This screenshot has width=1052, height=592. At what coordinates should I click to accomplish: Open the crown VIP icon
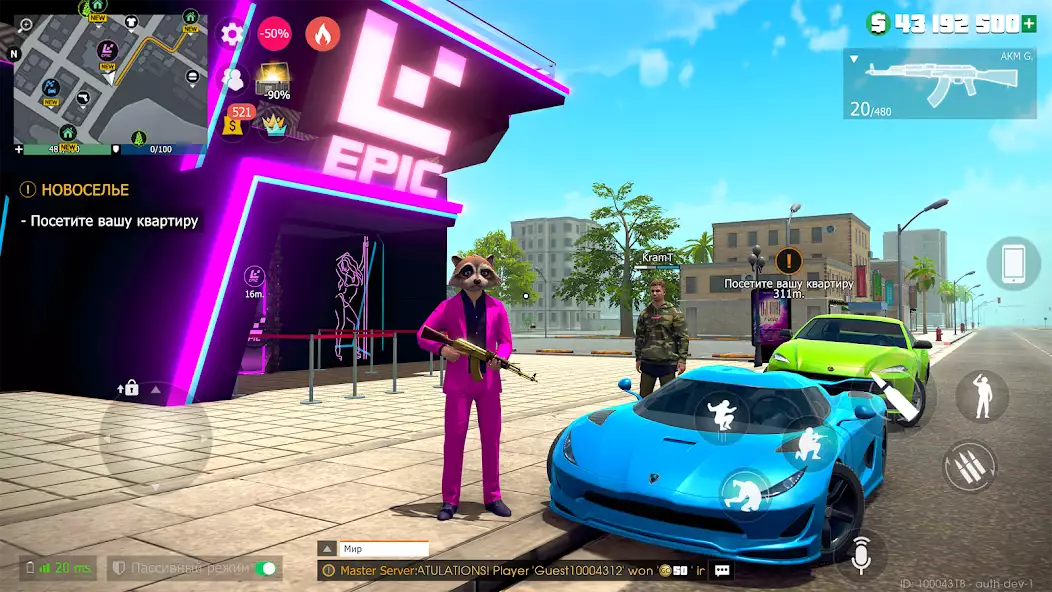click(x=274, y=123)
